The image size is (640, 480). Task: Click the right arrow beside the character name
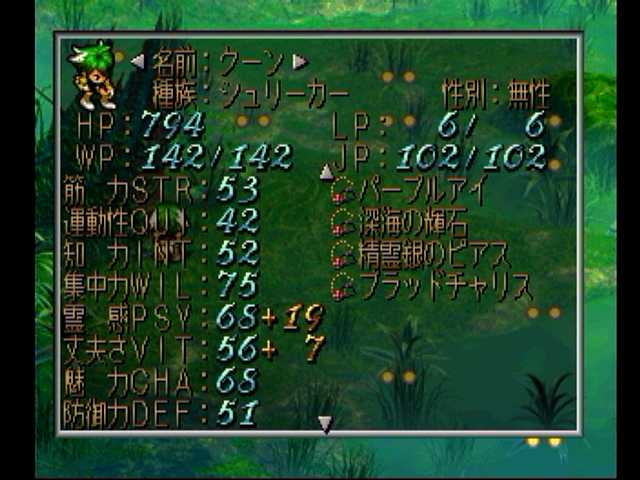point(300,61)
